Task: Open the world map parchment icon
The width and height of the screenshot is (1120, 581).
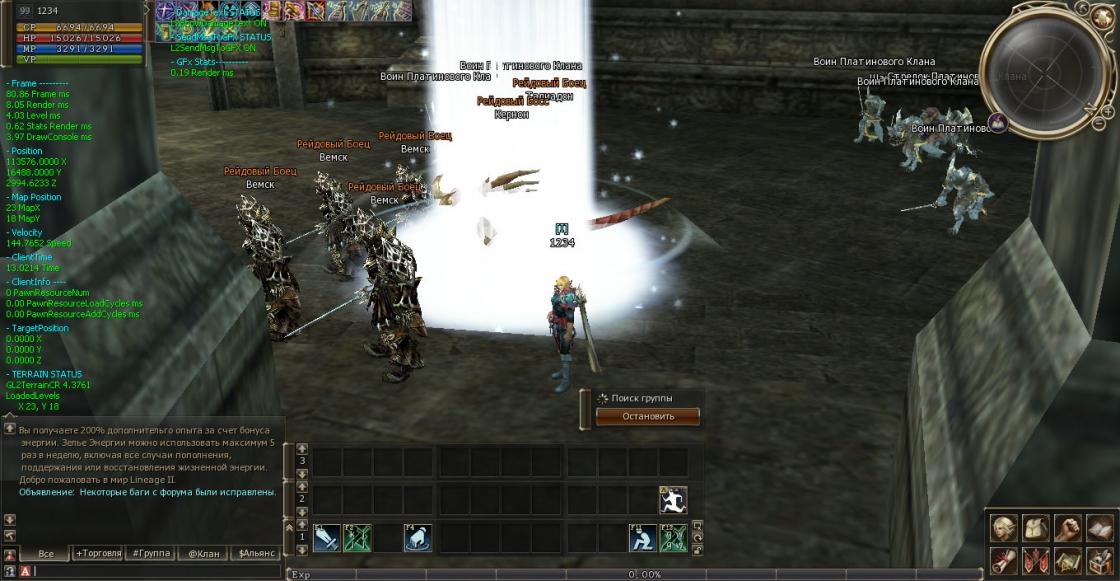Action: click(x=1068, y=560)
